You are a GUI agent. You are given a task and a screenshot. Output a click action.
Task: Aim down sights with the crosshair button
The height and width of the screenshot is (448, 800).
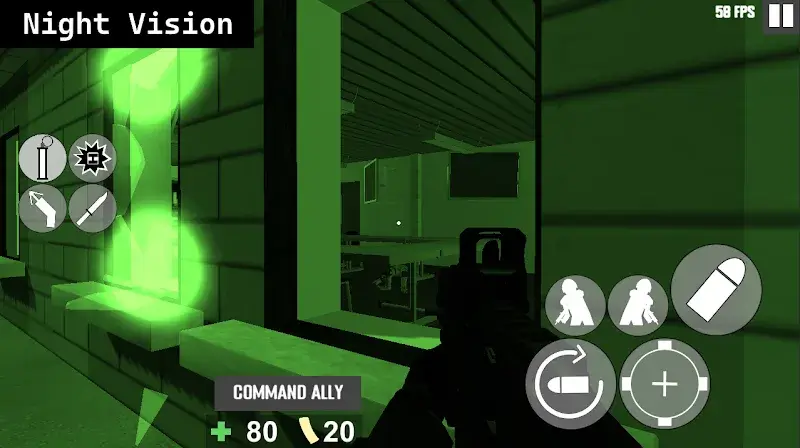pos(665,384)
